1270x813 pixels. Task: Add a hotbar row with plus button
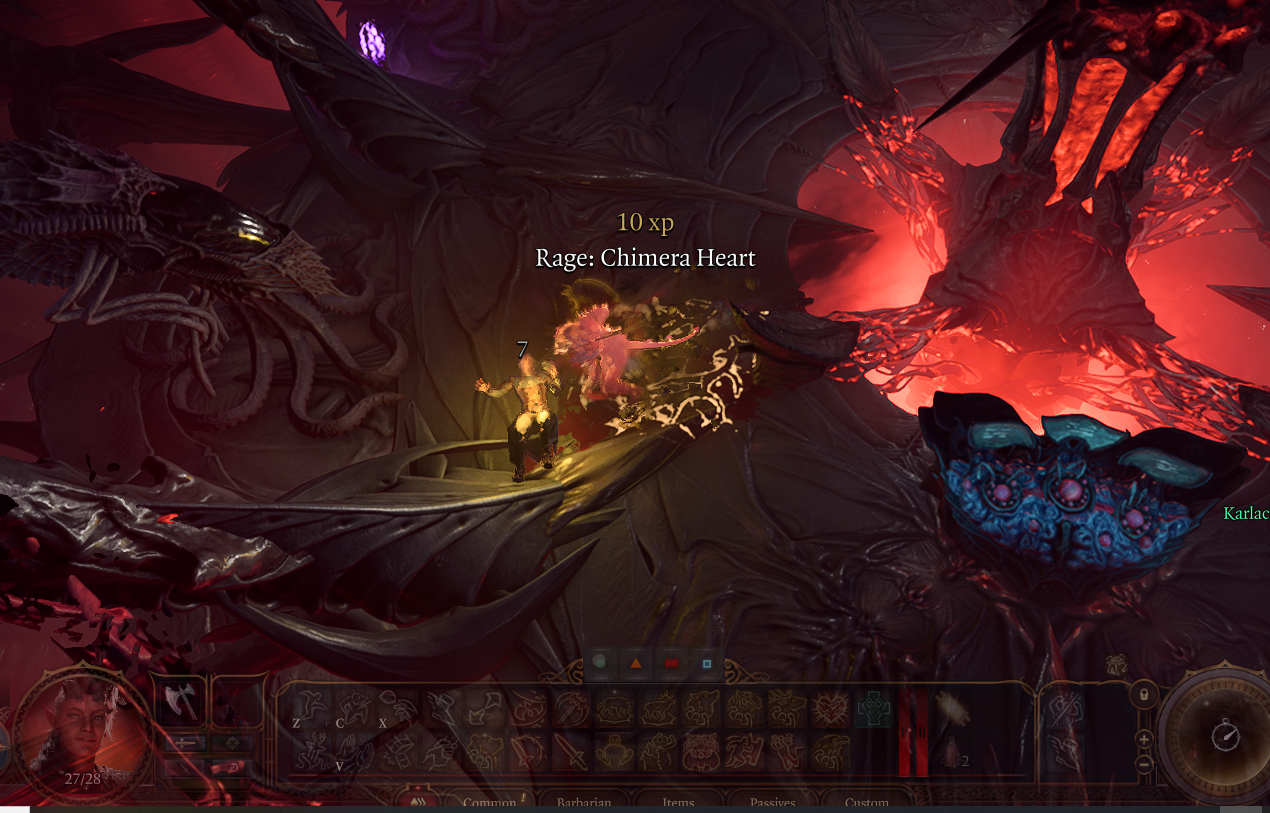tap(1144, 739)
